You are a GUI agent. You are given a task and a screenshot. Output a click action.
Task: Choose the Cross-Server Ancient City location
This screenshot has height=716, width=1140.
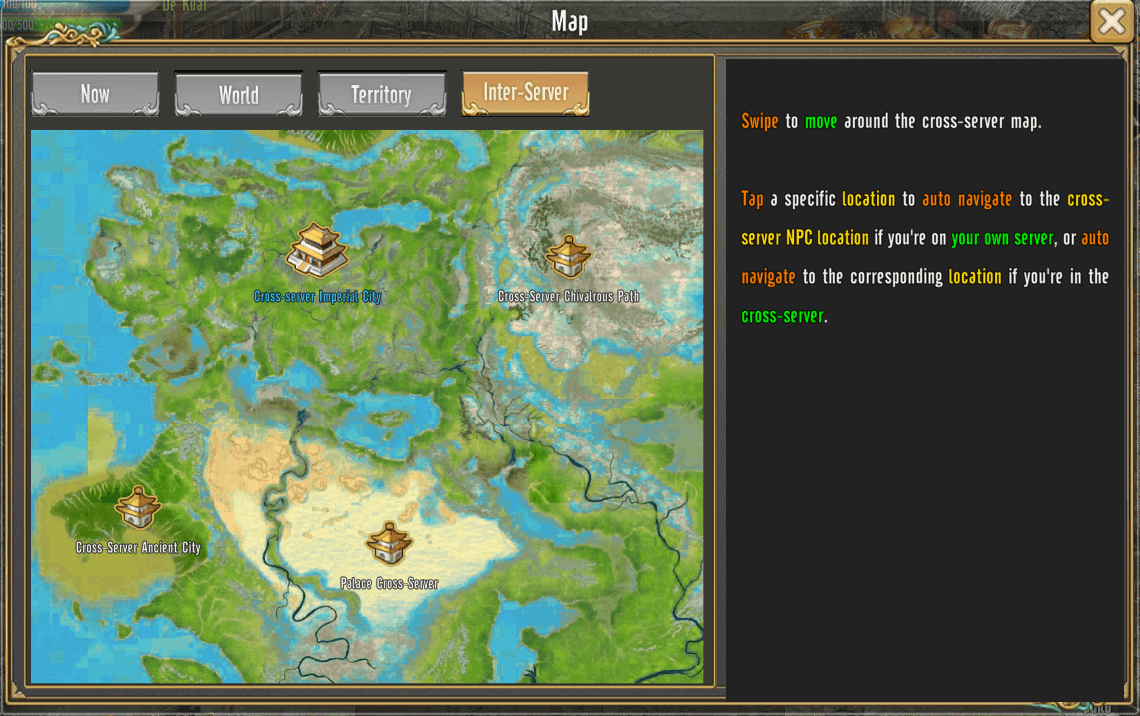(137, 508)
